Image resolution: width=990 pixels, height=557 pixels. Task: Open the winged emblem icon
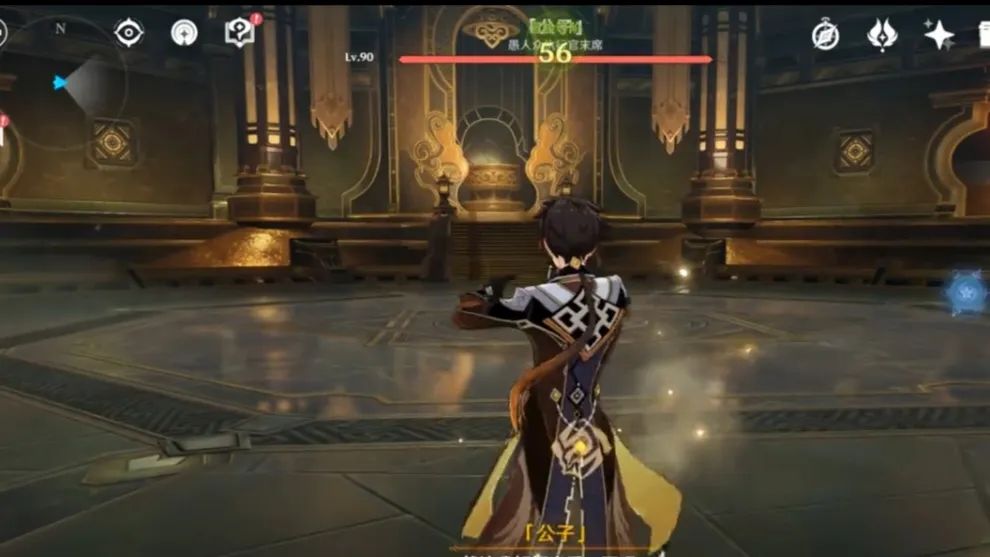click(882, 34)
